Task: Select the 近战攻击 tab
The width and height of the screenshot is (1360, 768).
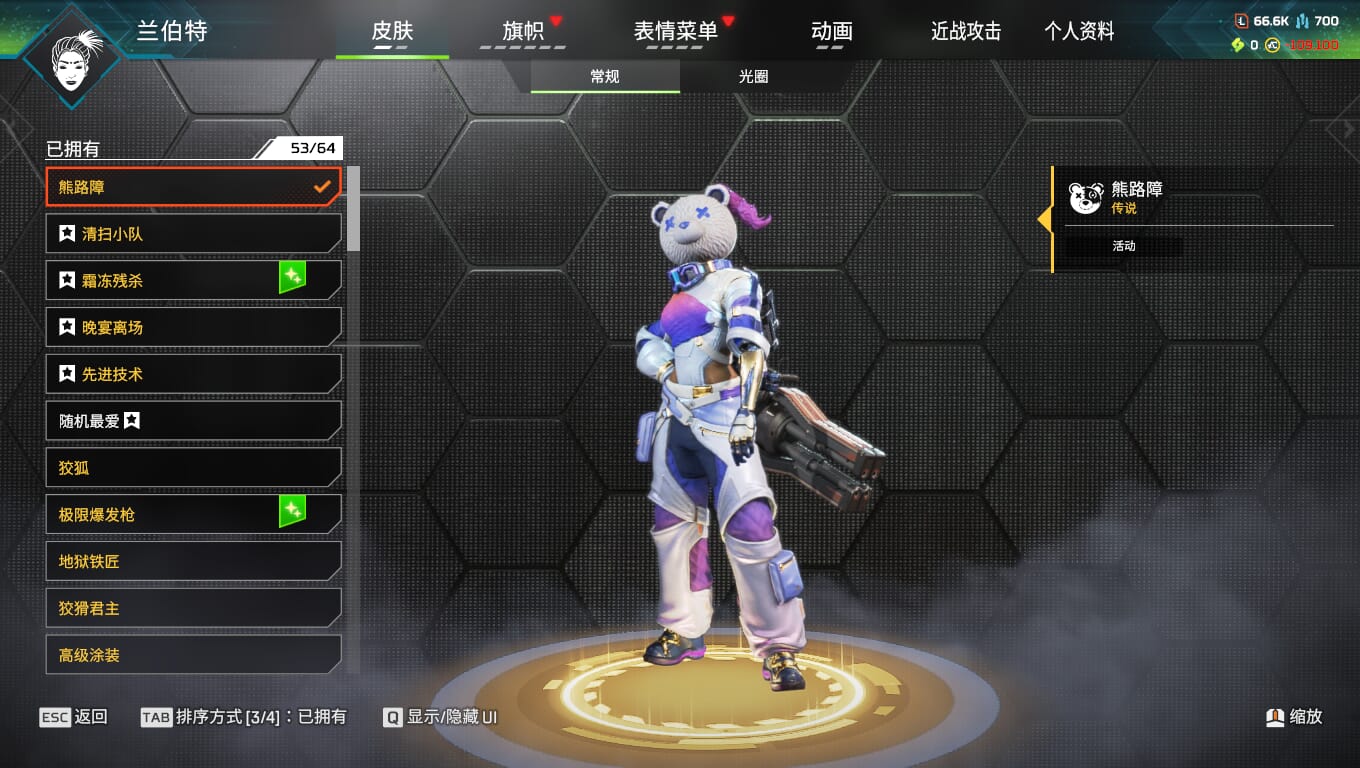Action: click(x=966, y=32)
